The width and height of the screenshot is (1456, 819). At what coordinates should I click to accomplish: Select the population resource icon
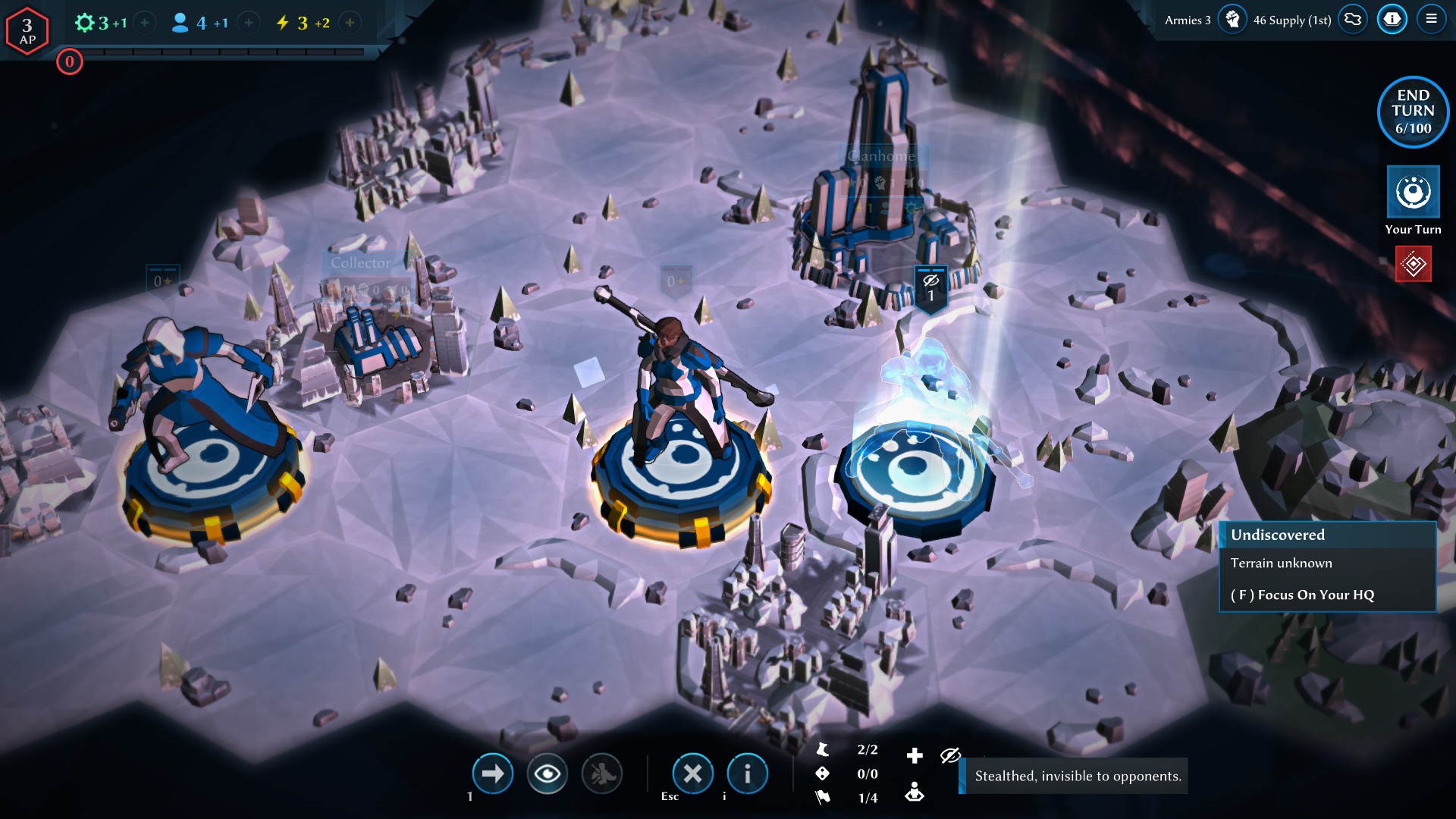180,23
